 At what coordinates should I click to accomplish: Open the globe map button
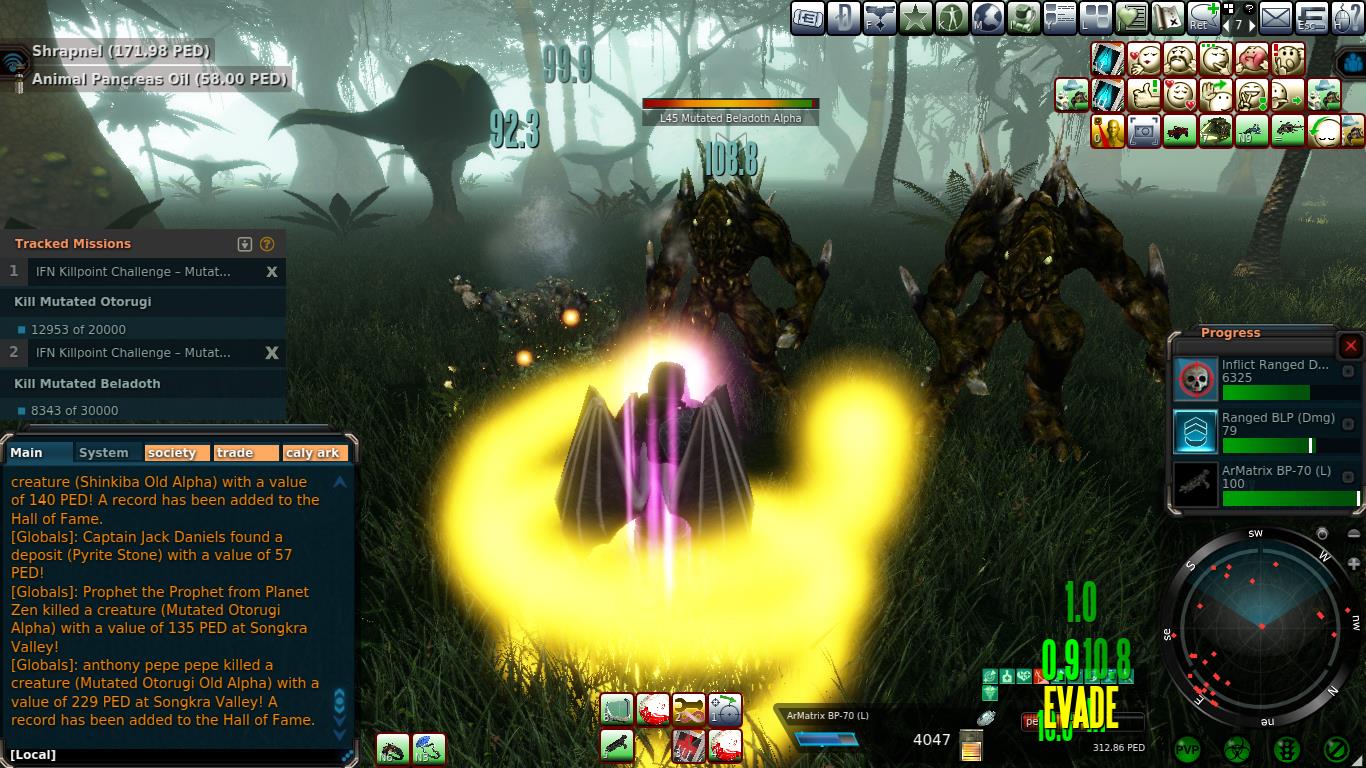tap(987, 17)
